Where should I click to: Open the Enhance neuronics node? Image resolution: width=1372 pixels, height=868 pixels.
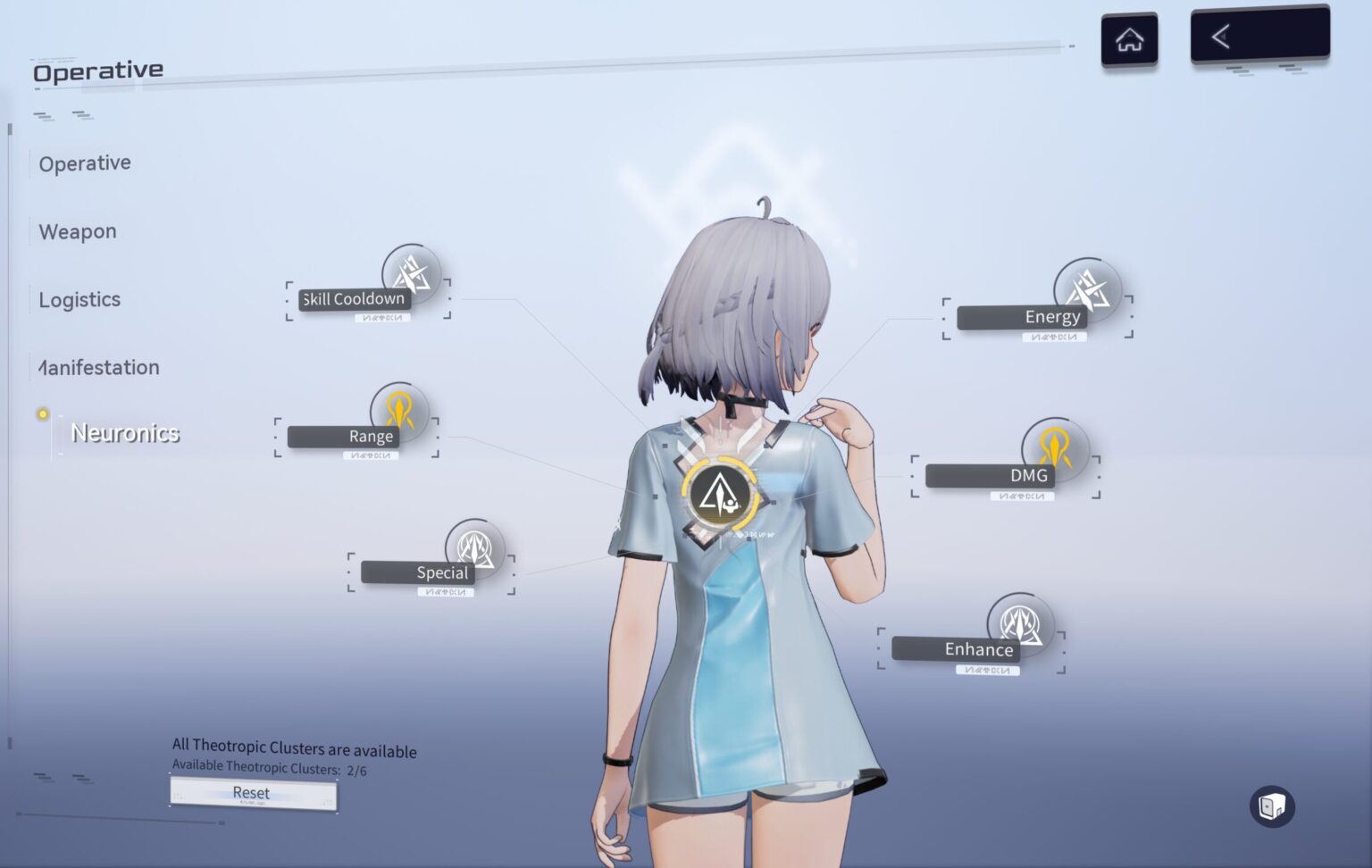coord(1020,622)
